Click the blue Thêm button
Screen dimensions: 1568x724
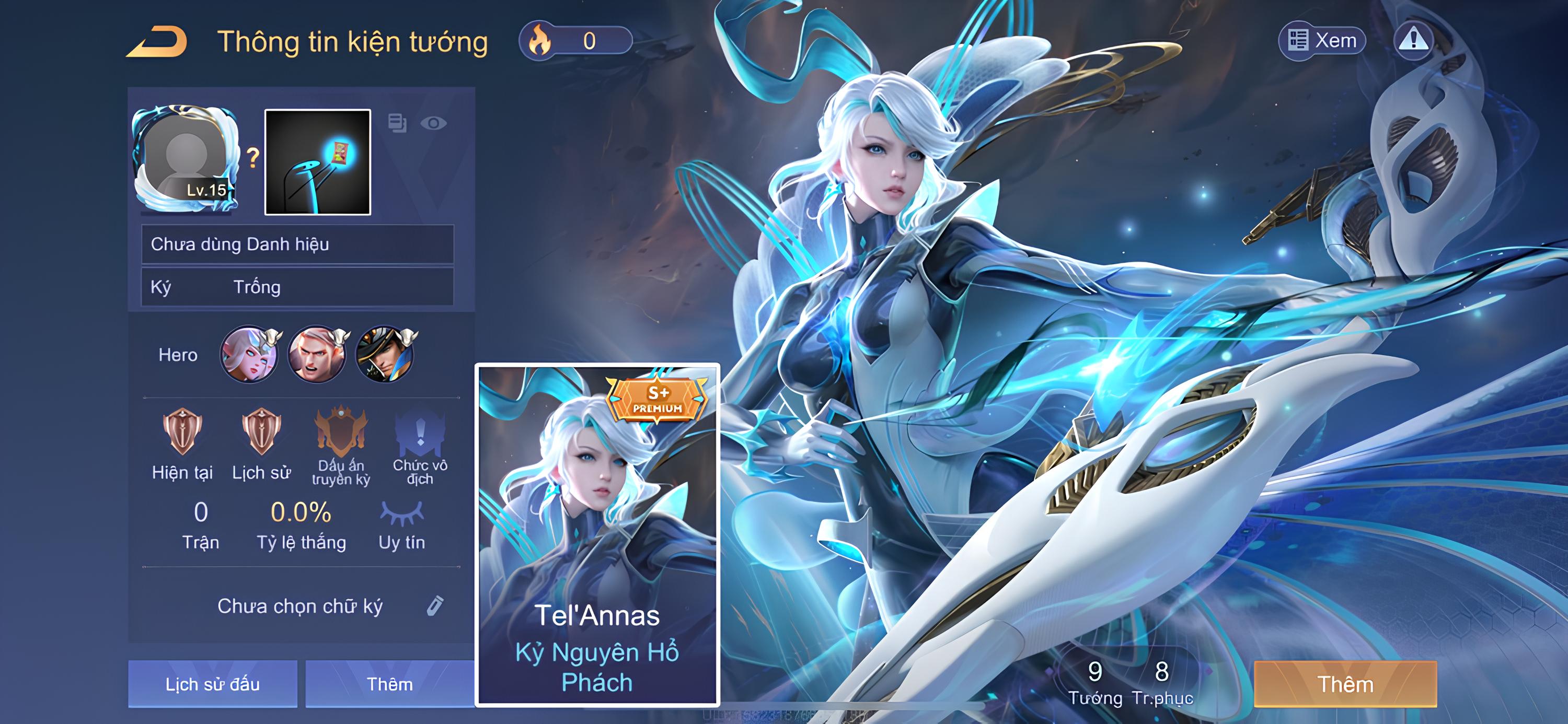coord(389,684)
